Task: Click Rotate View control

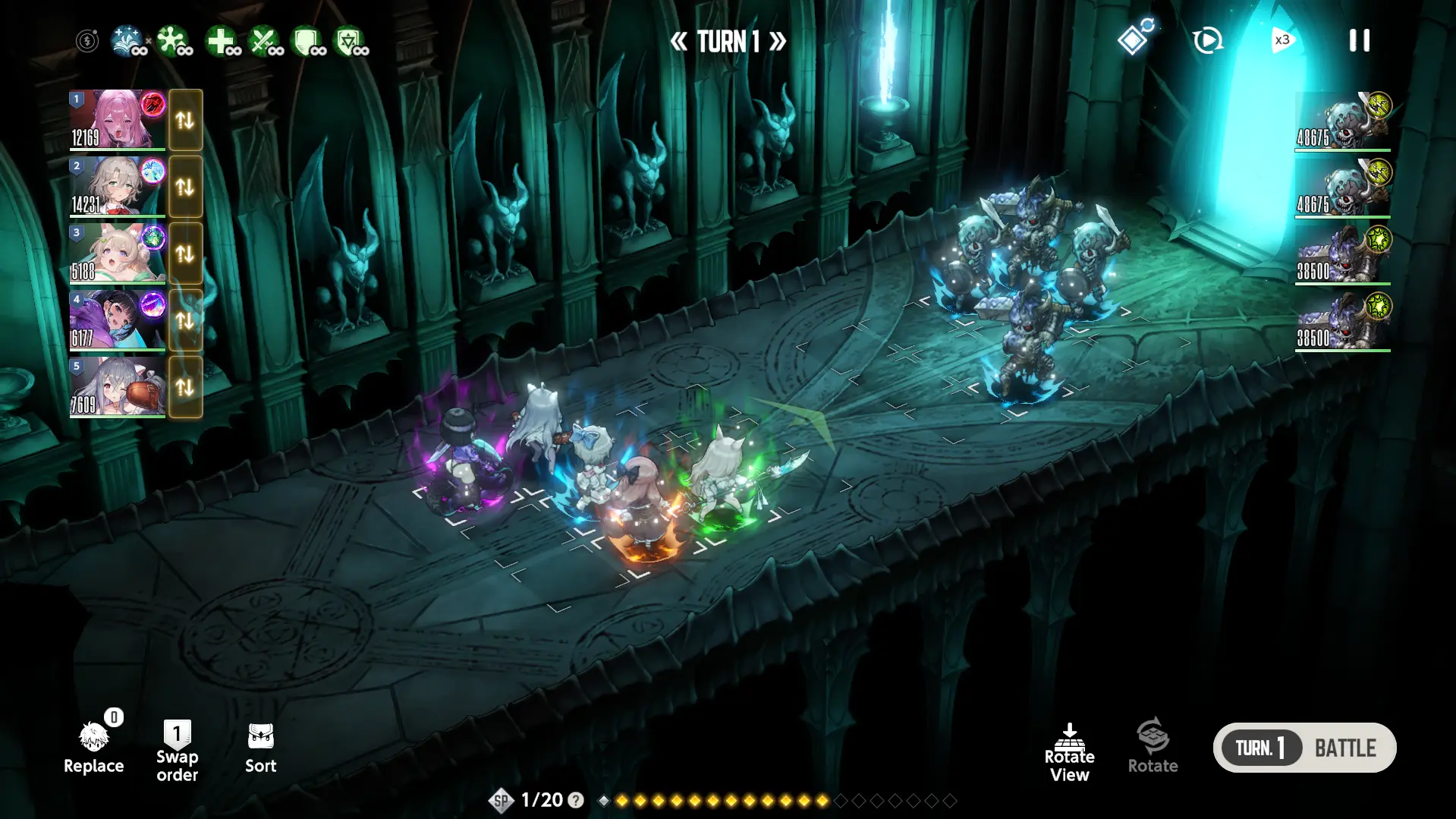Action: pos(1069,752)
